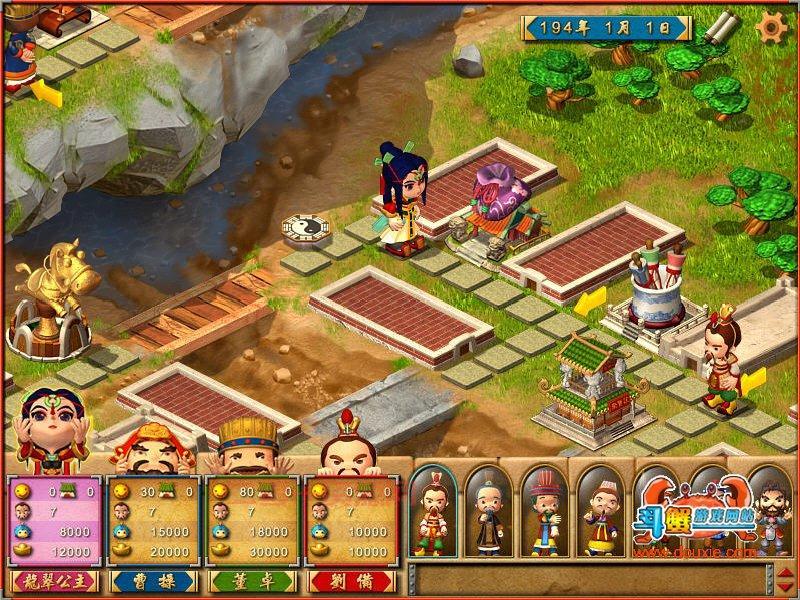Choose the bald elder in dark robe card
This screenshot has width=800, height=600.
pos(489,511)
